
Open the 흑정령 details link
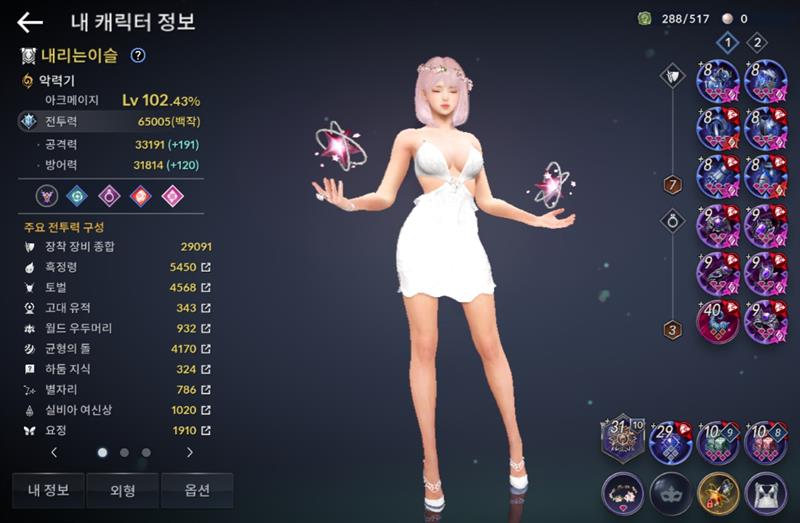[206, 268]
